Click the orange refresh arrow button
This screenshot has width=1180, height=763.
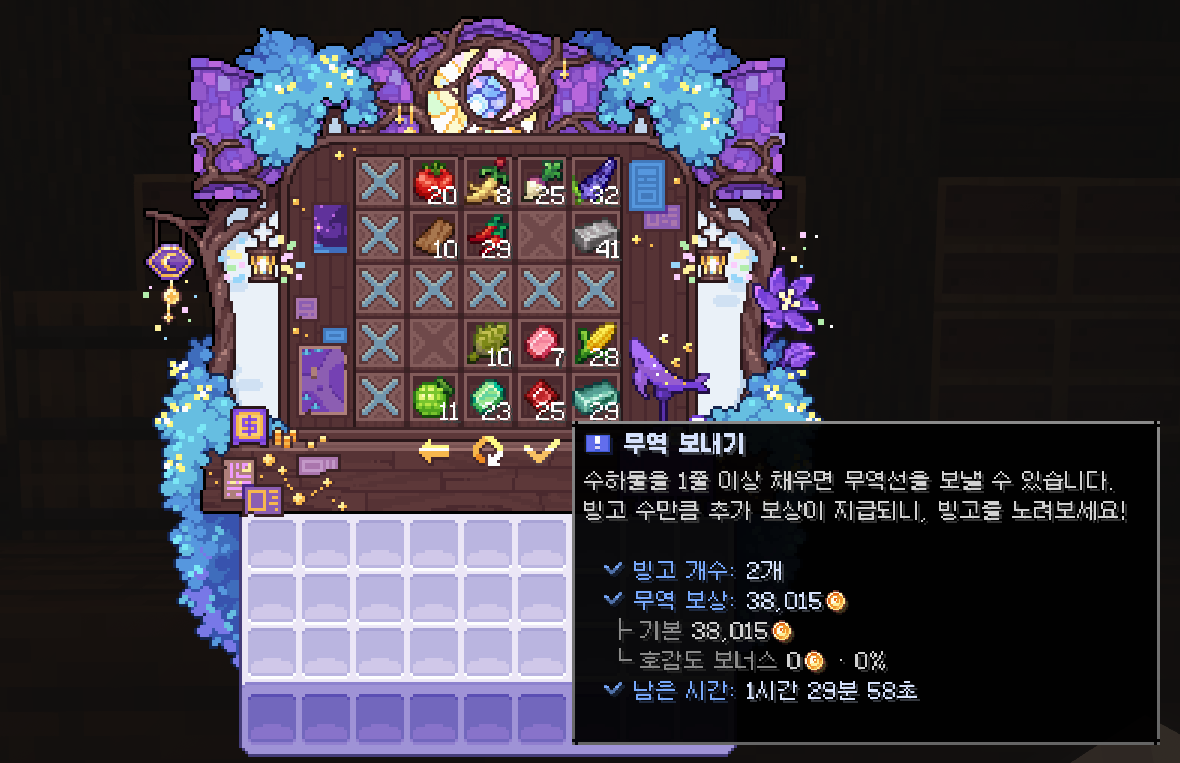click(x=488, y=452)
